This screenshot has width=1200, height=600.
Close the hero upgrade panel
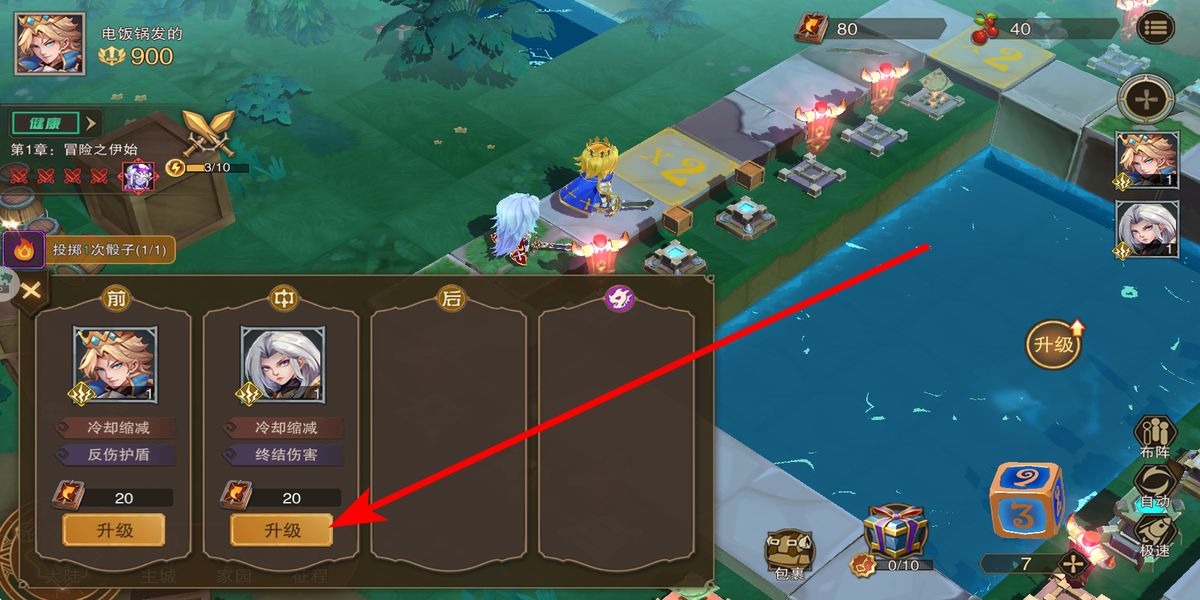(x=31, y=291)
